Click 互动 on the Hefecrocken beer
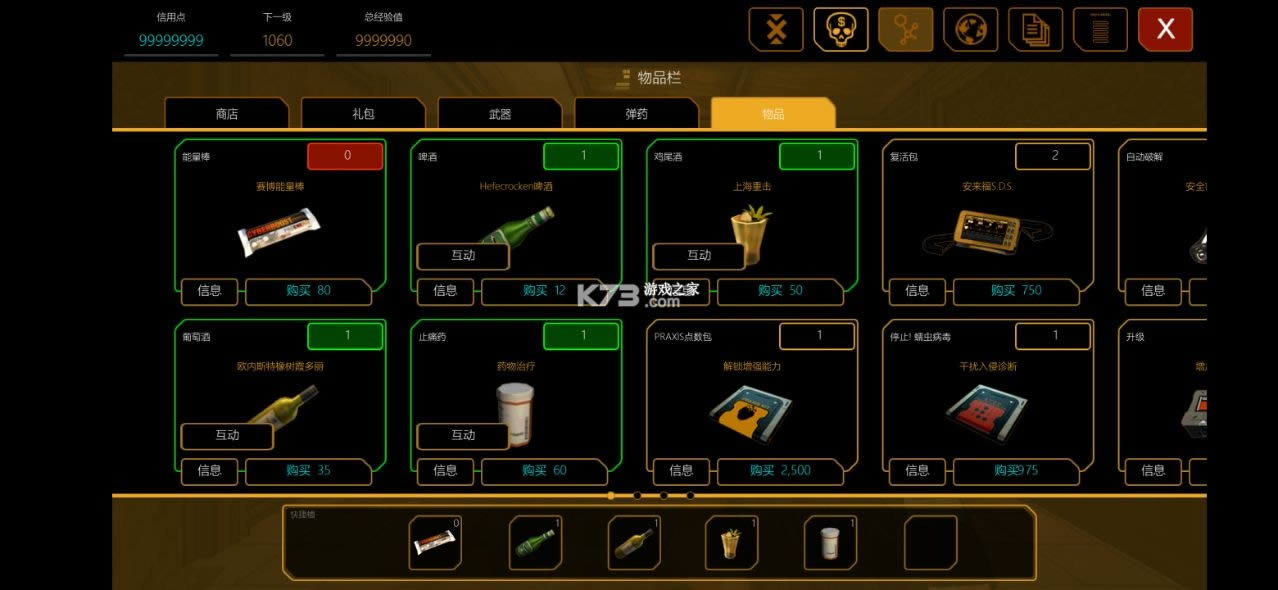Viewport: 1278px width, 590px height. 463,255
